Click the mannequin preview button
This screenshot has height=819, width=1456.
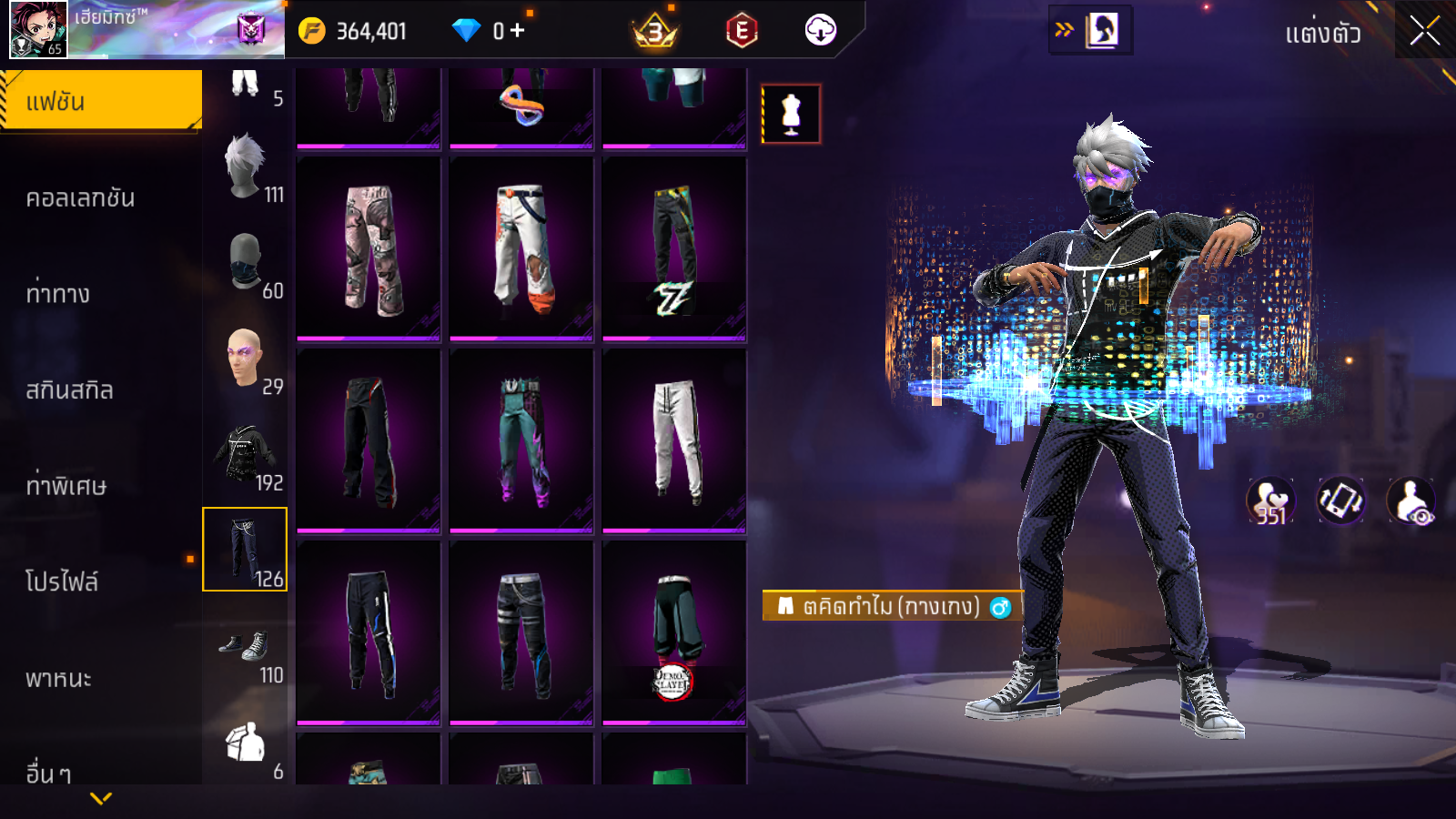791,115
